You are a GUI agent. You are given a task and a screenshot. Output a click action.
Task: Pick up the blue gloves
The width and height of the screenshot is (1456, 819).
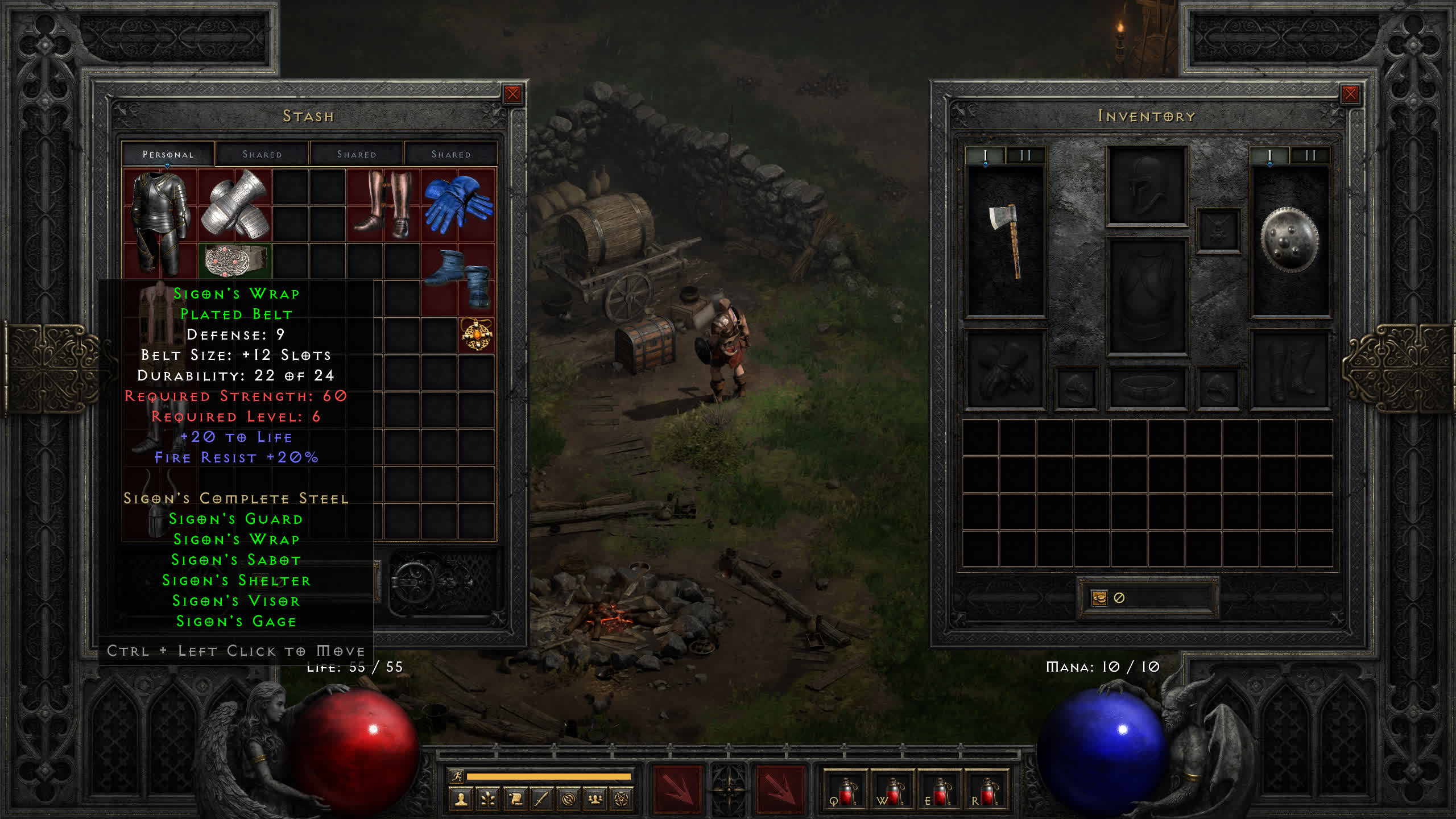point(458,205)
